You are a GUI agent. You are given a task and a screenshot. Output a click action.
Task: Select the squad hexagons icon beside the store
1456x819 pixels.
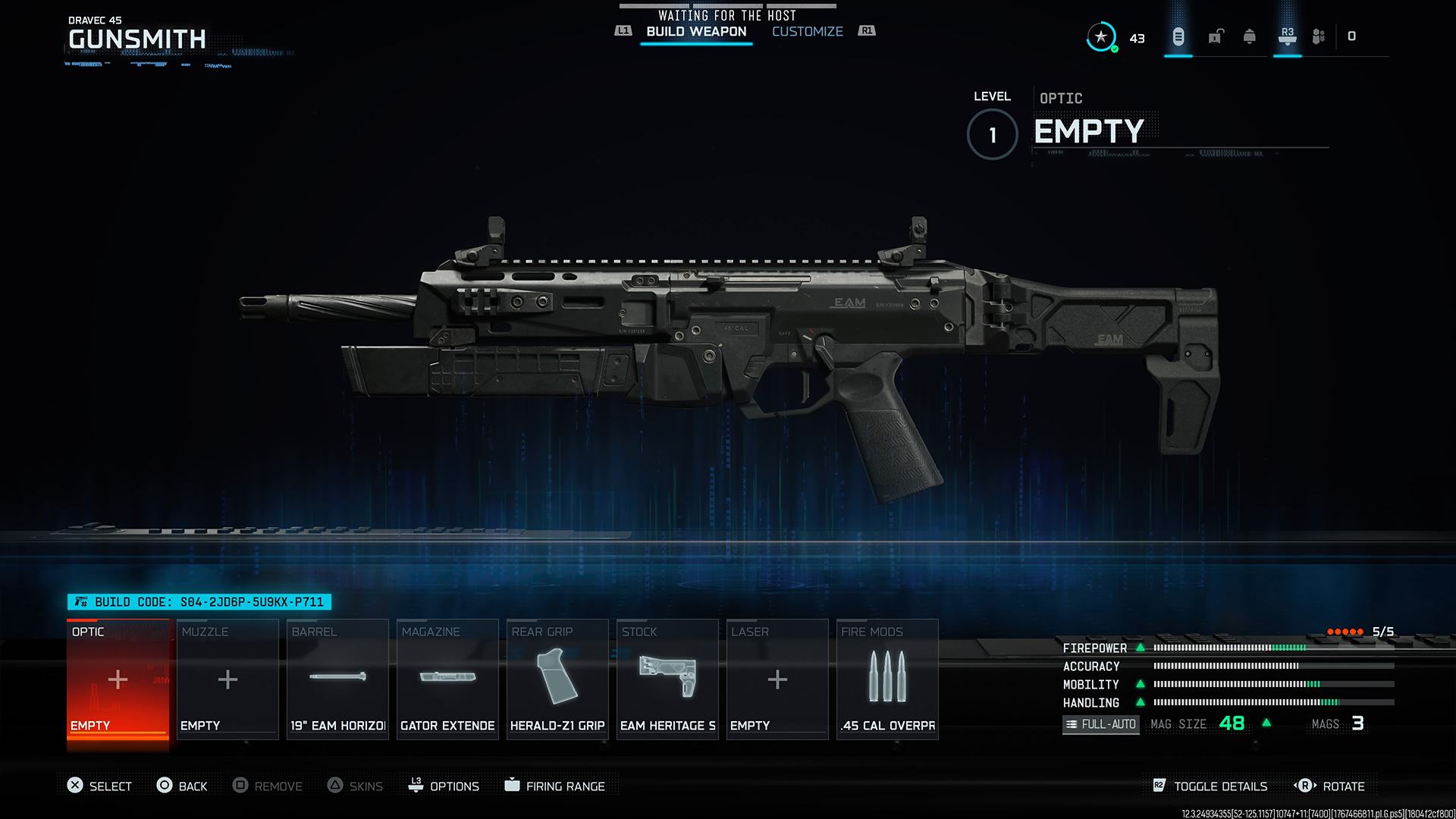pyautogui.click(x=1318, y=36)
